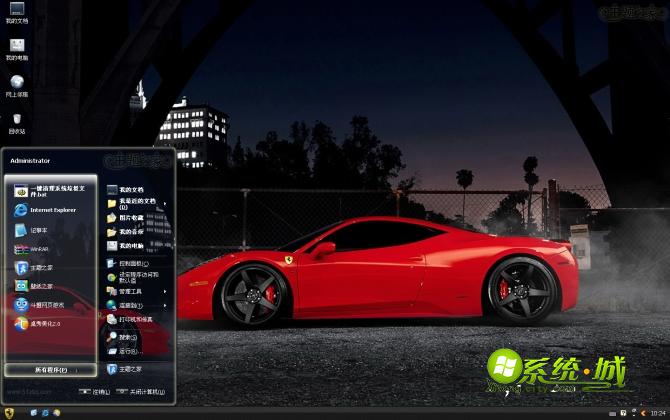Choose Search (搜索) in the start menu
The image size is (670, 420).
pos(126,337)
